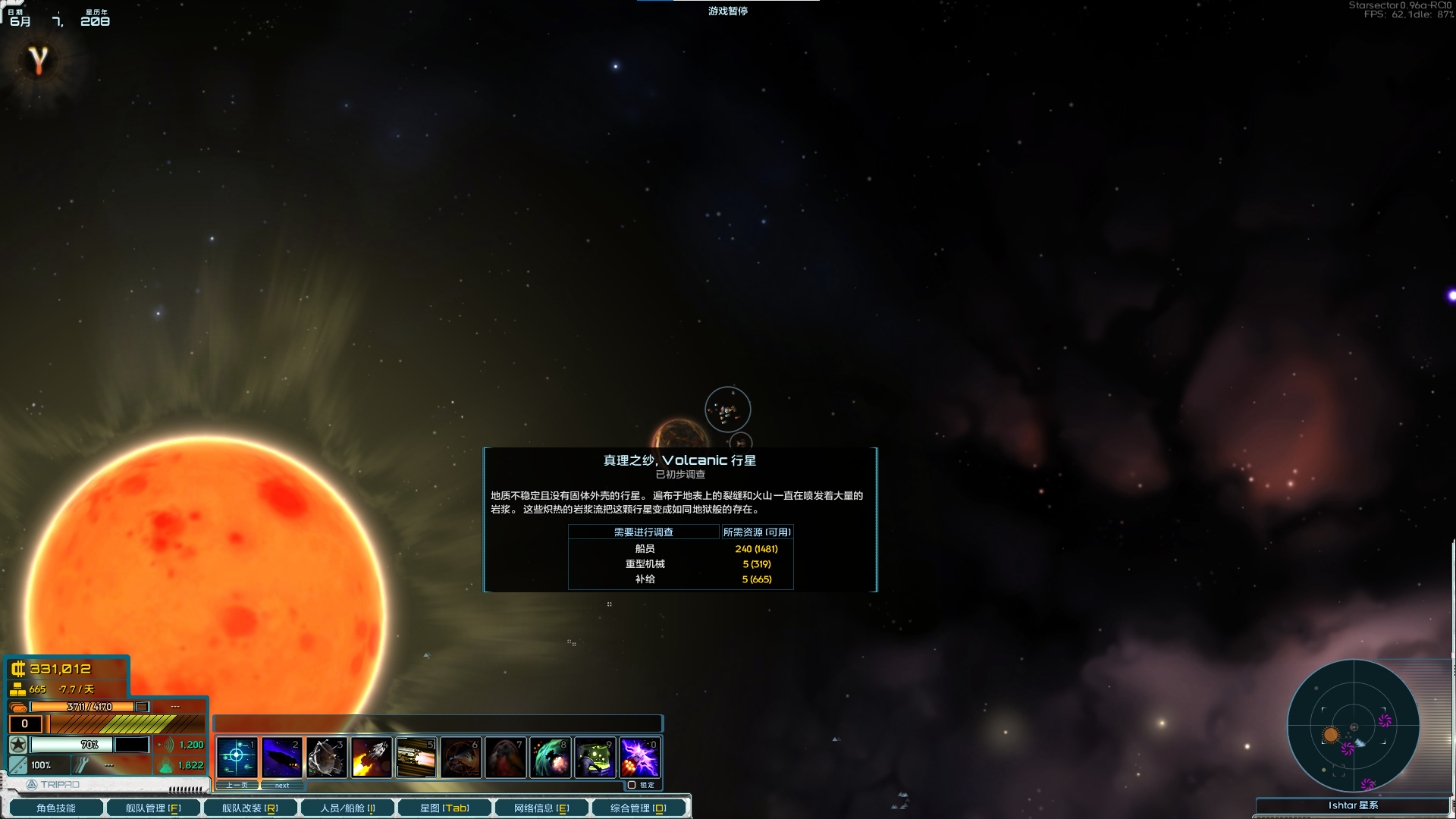Go to the 上一页 previous ability page
Screen dimensions: 1456x819
[237, 786]
